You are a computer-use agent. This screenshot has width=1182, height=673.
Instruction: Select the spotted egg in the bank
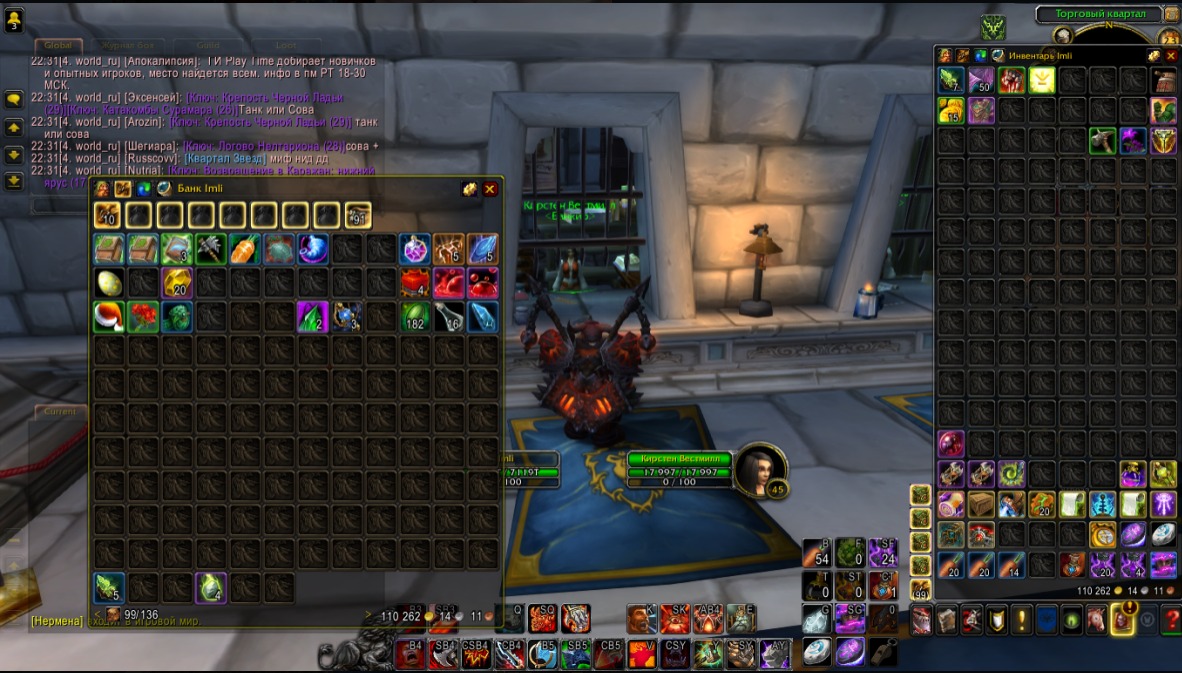tap(109, 283)
